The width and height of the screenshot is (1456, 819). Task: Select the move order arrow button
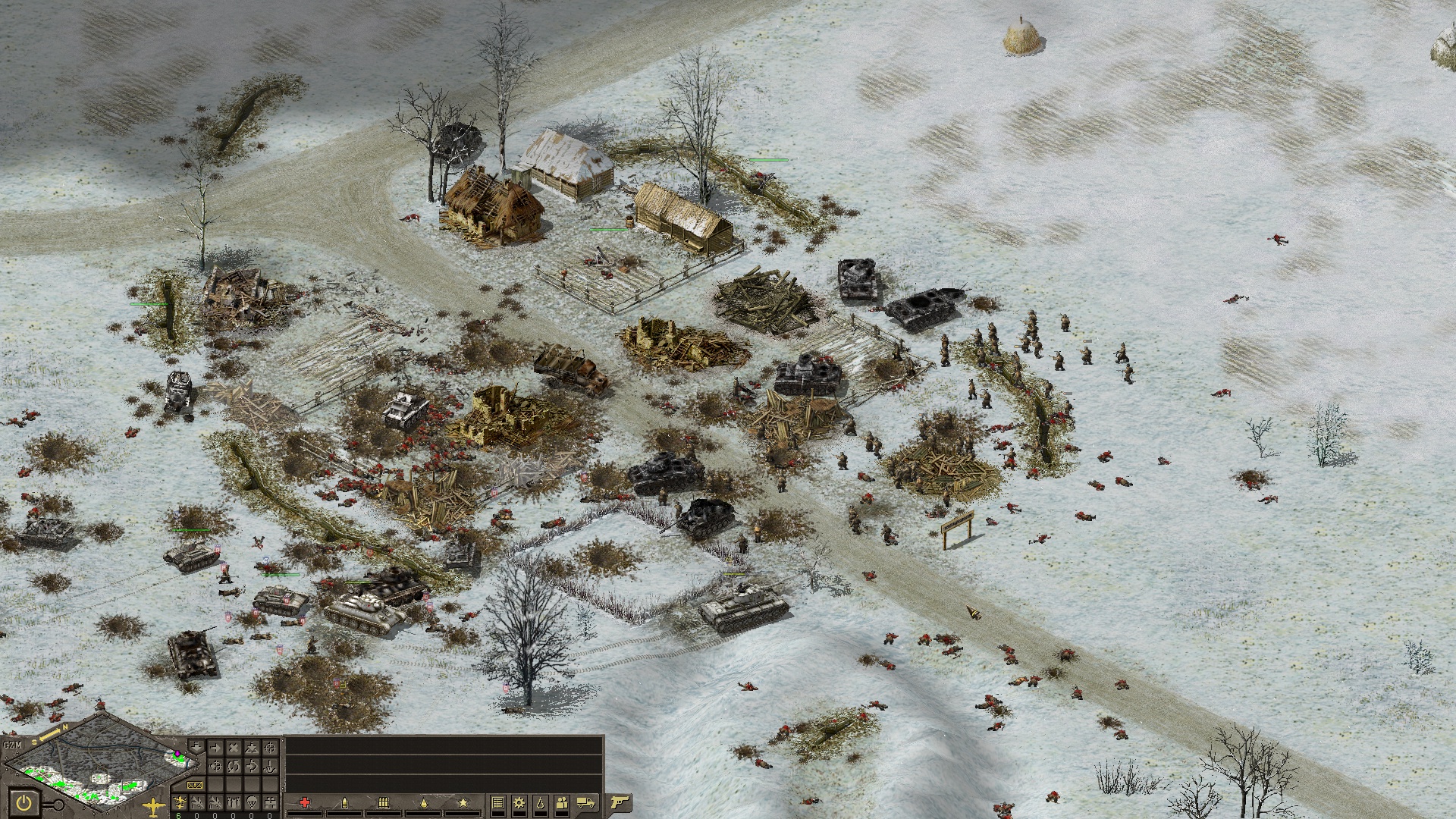pyautogui.click(x=215, y=748)
